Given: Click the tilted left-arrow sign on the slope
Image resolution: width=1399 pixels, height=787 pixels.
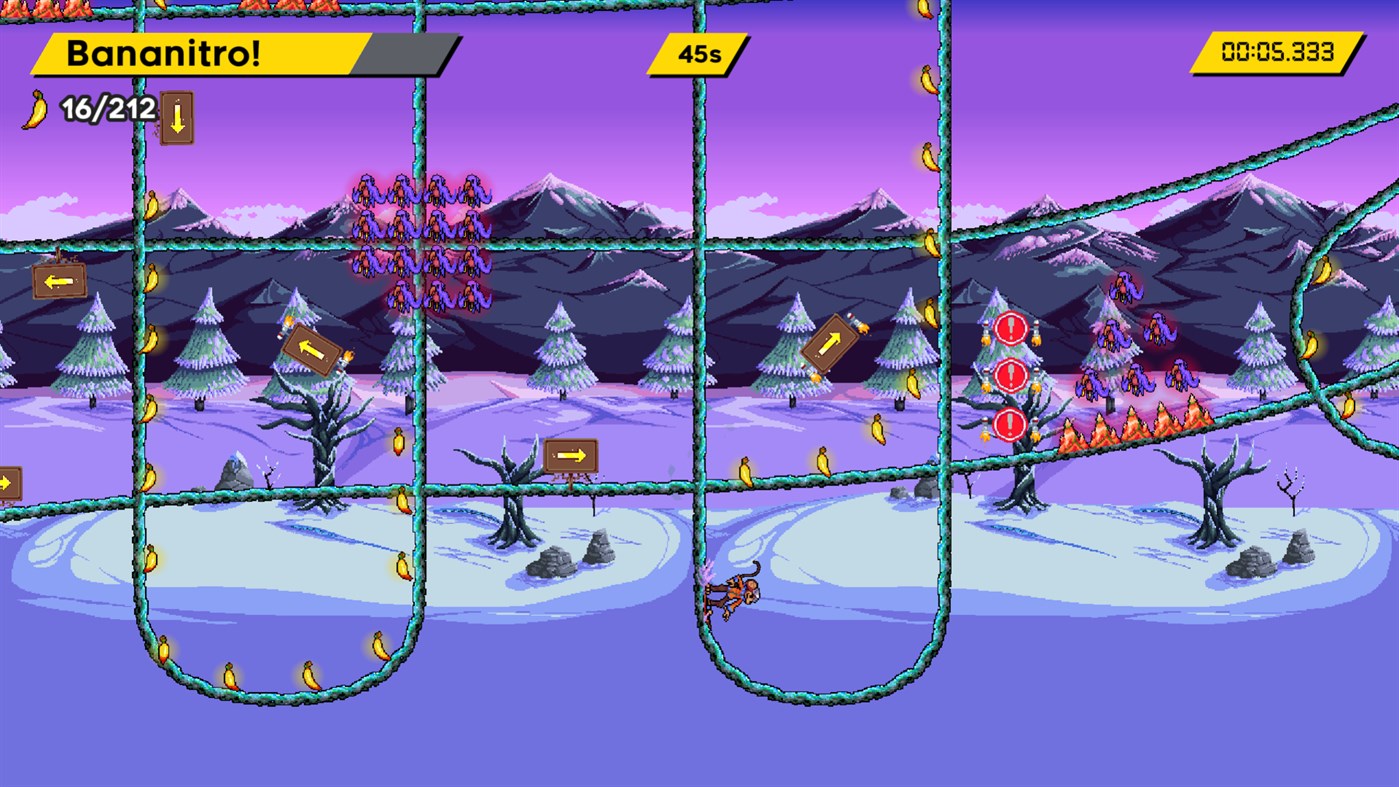Looking at the screenshot, I should (x=310, y=348).
